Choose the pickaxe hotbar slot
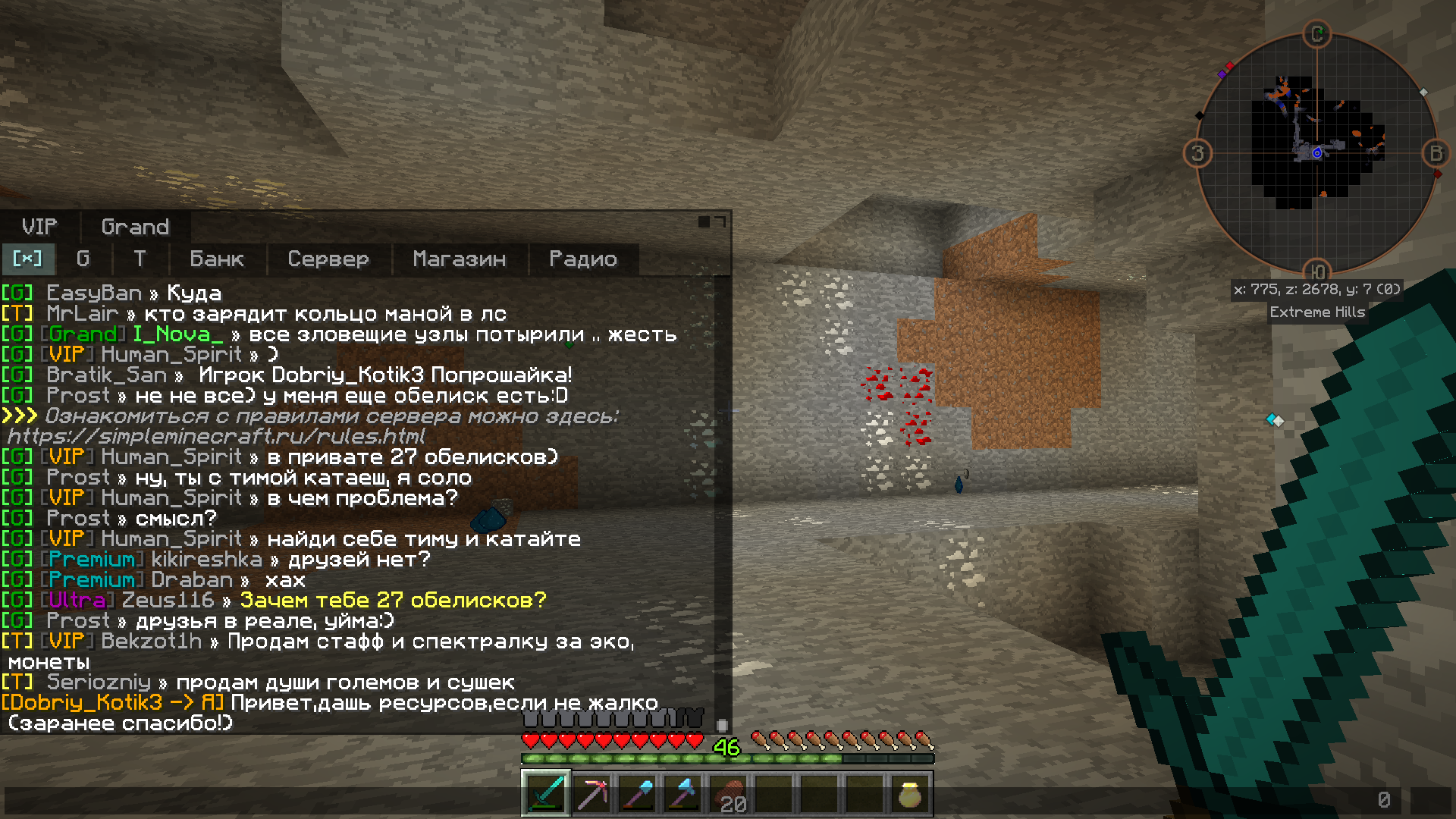 tap(592, 794)
